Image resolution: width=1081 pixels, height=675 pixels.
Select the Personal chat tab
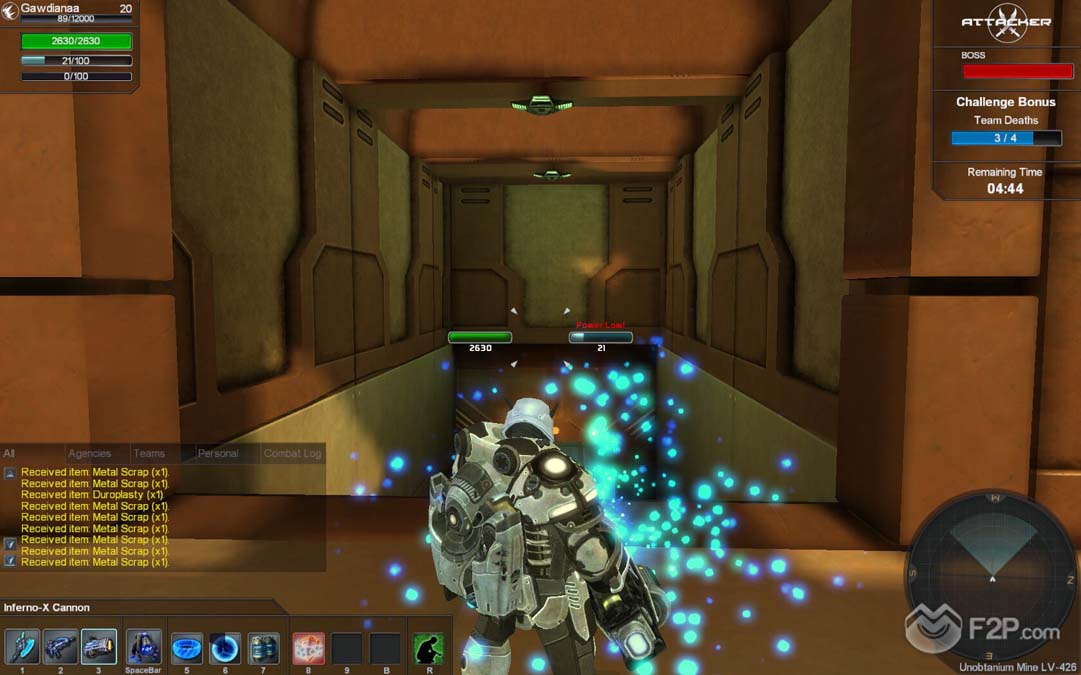(x=218, y=454)
